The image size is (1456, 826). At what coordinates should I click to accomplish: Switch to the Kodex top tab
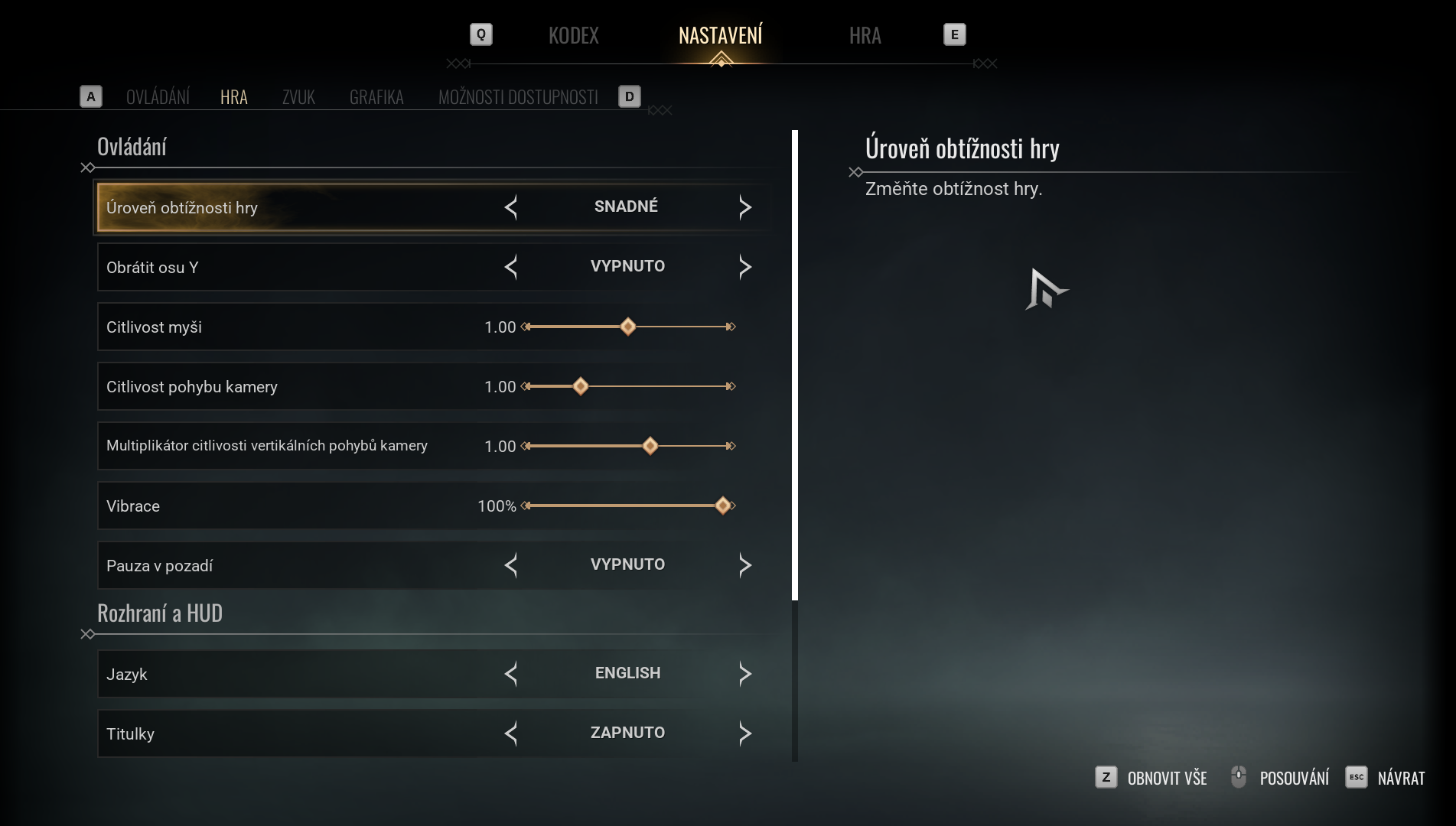[x=573, y=36]
